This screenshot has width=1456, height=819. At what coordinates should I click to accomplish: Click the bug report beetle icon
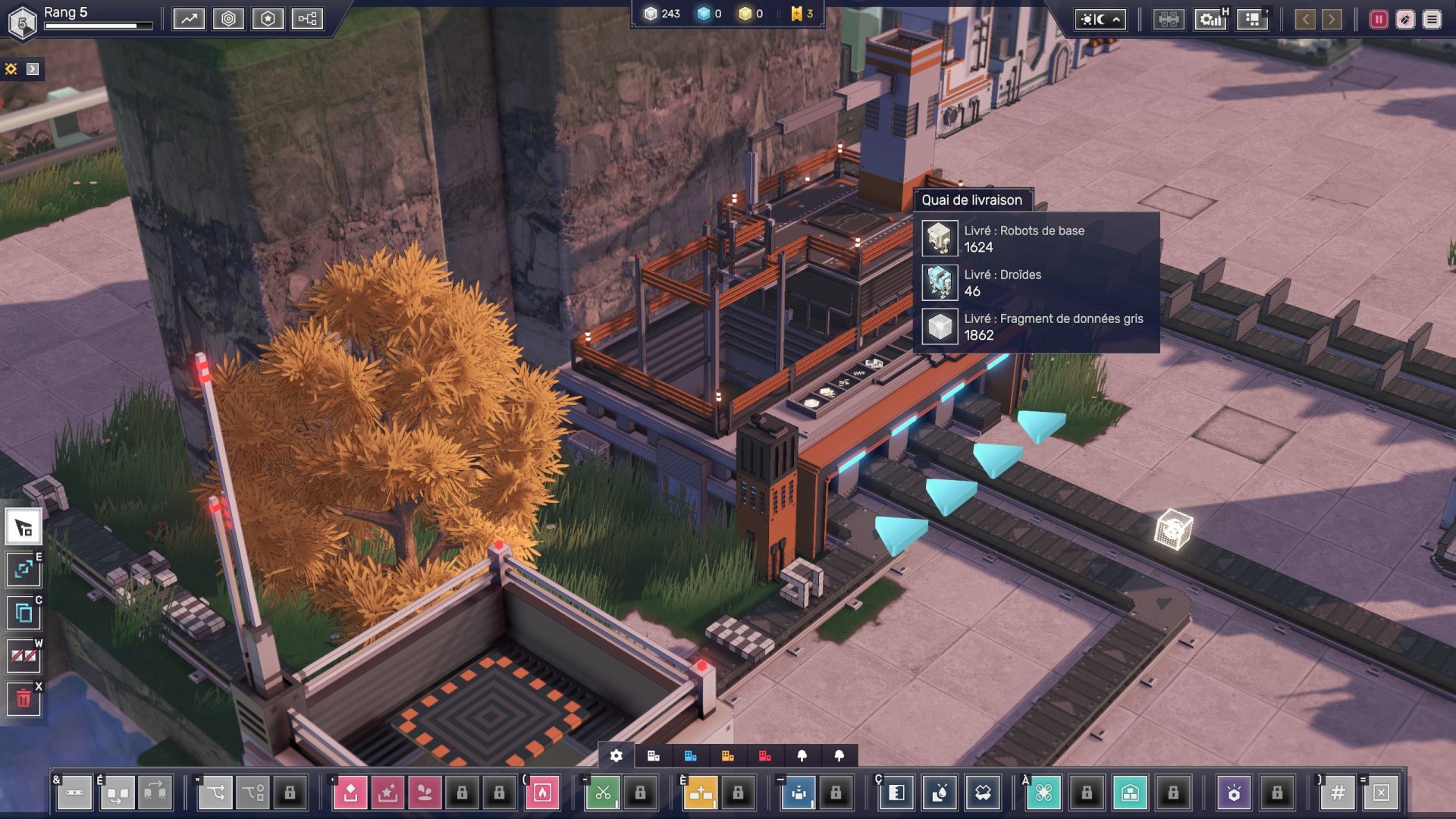tap(1404, 20)
